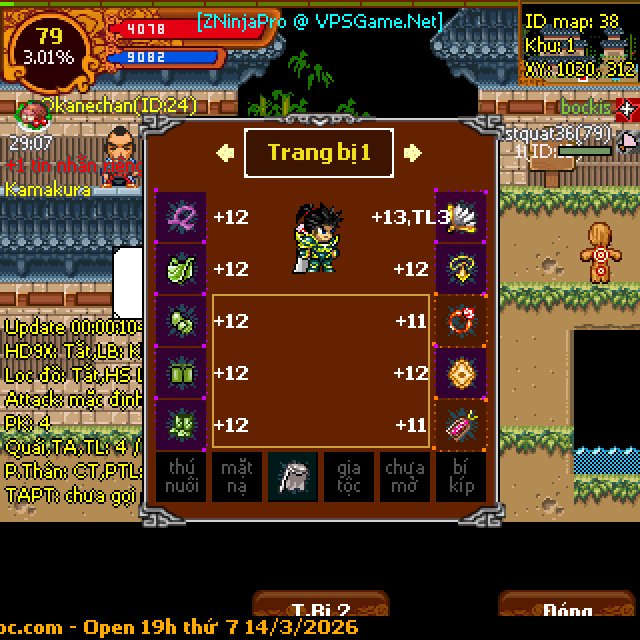Screen dimensions: 640x640
Task: Switch to the T.Bị 2 equipment set
Action: pos(320,608)
